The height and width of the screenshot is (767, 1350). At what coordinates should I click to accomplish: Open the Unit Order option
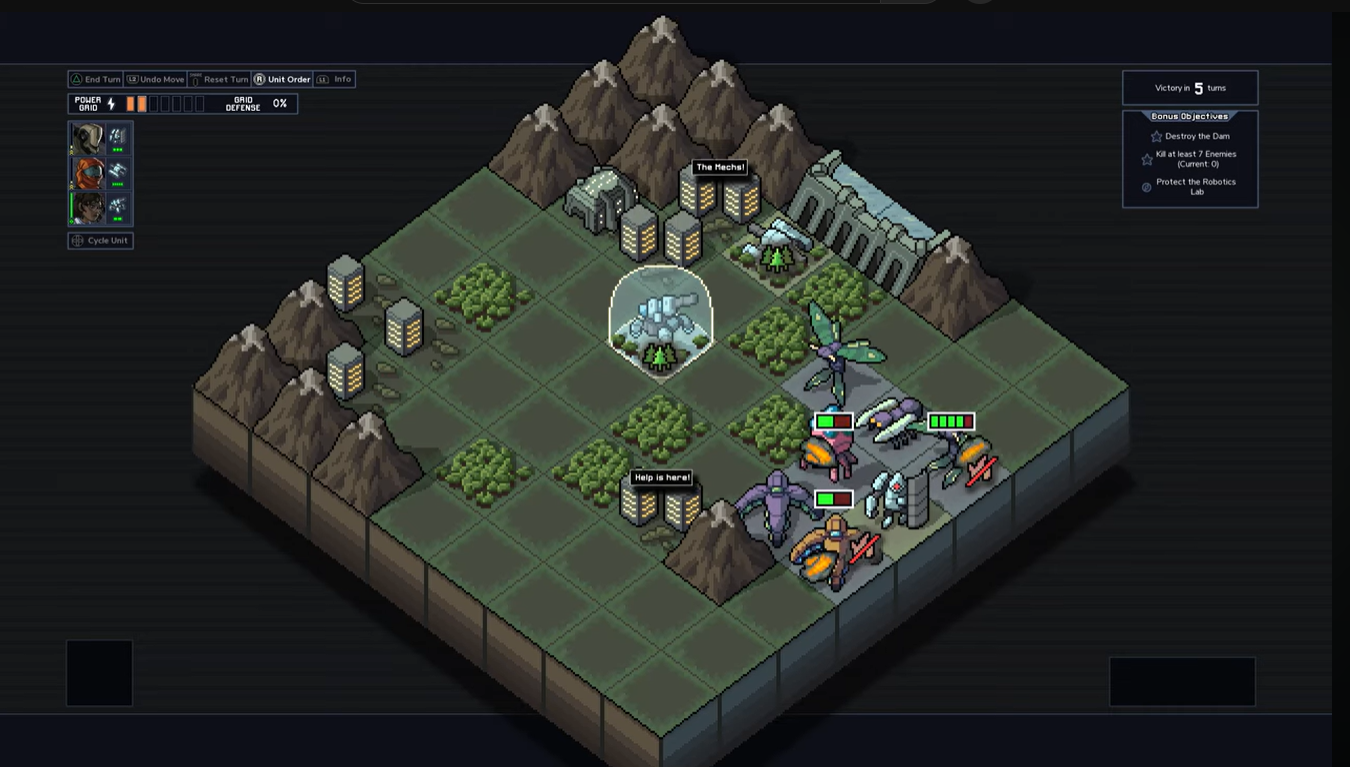(282, 79)
